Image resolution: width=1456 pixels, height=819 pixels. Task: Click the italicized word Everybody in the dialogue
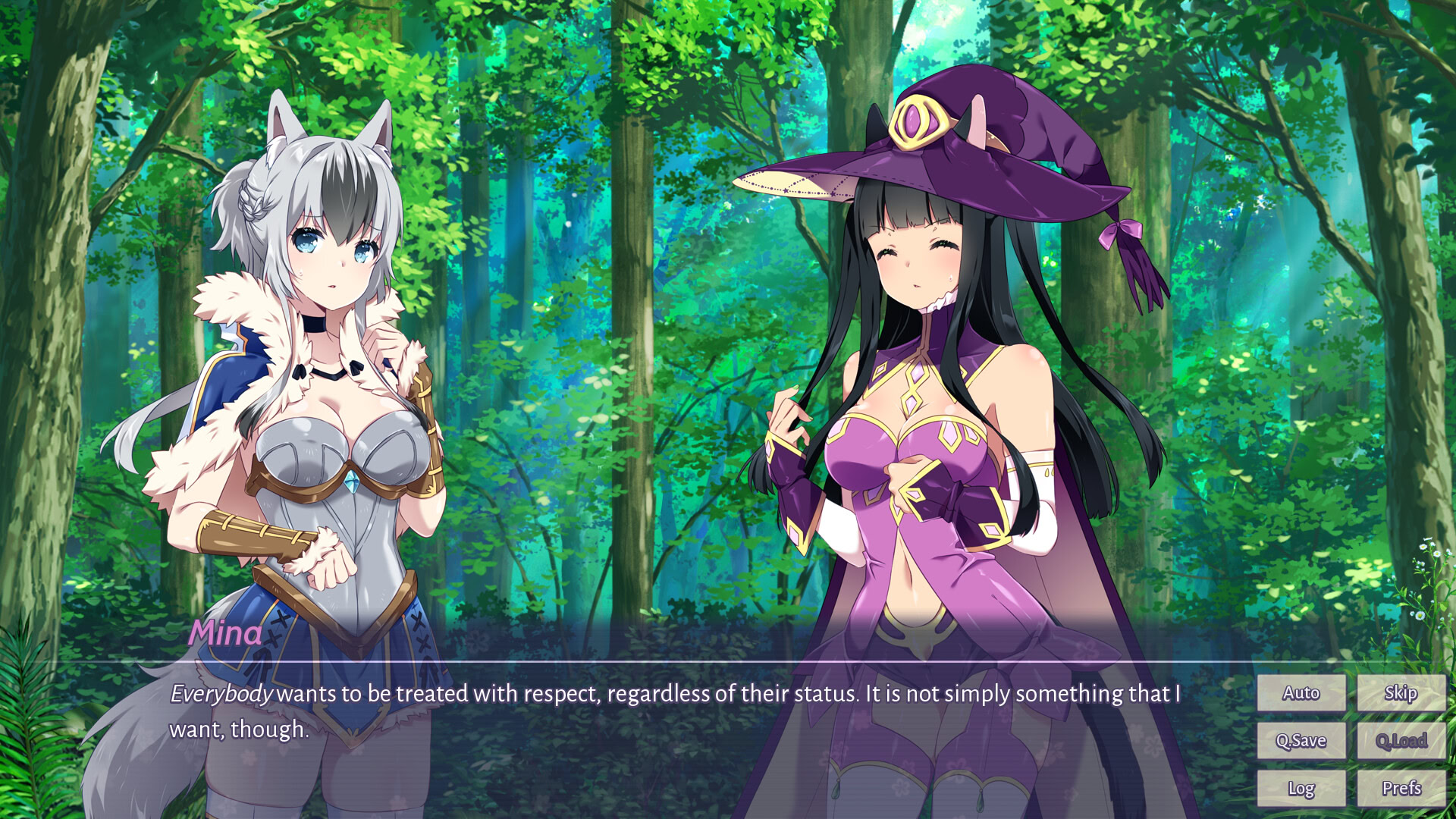click(221, 691)
